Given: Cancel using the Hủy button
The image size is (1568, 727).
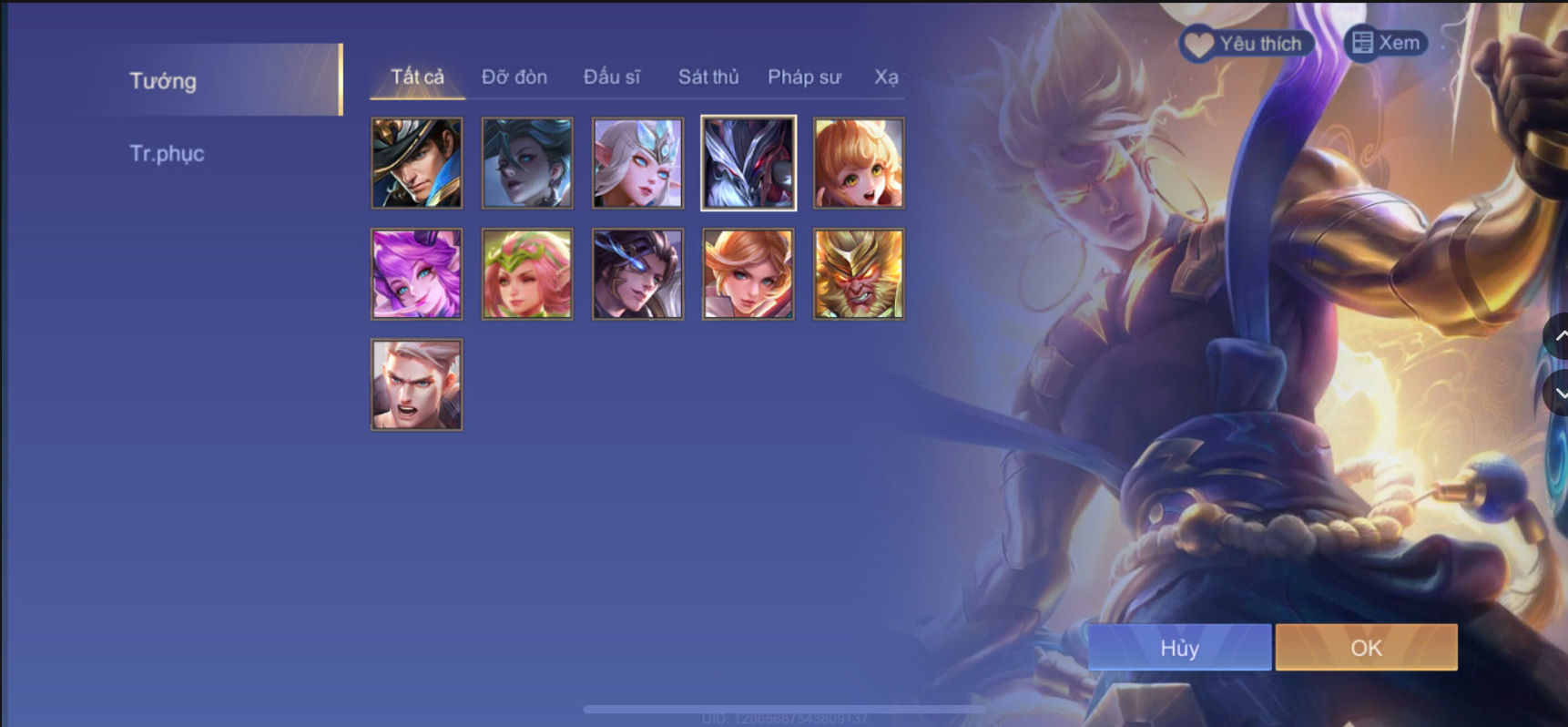Looking at the screenshot, I should [x=1179, y=647].
